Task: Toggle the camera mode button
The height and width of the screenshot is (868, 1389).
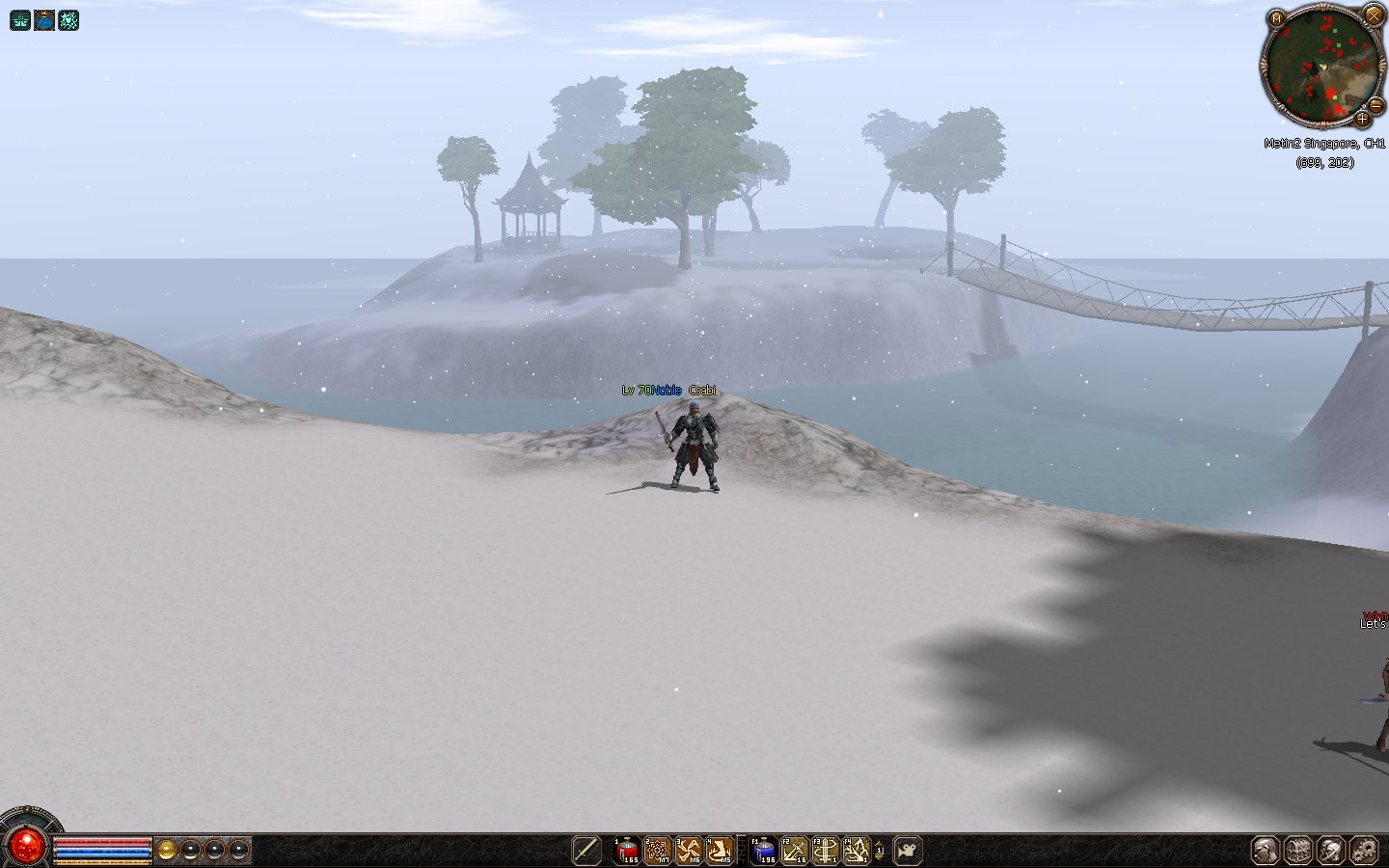Action: (x=907, y=850)
